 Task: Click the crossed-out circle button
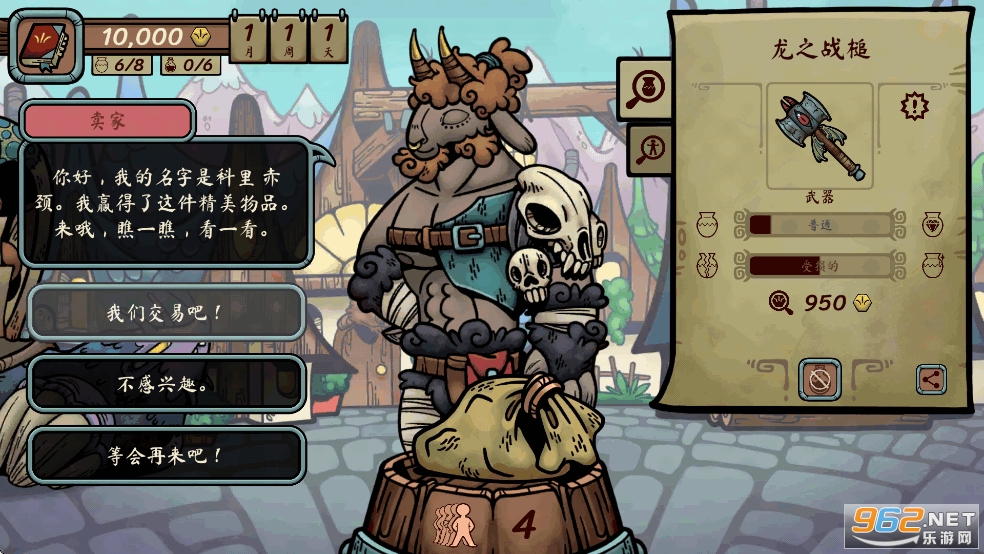click(x=819, y=380)
